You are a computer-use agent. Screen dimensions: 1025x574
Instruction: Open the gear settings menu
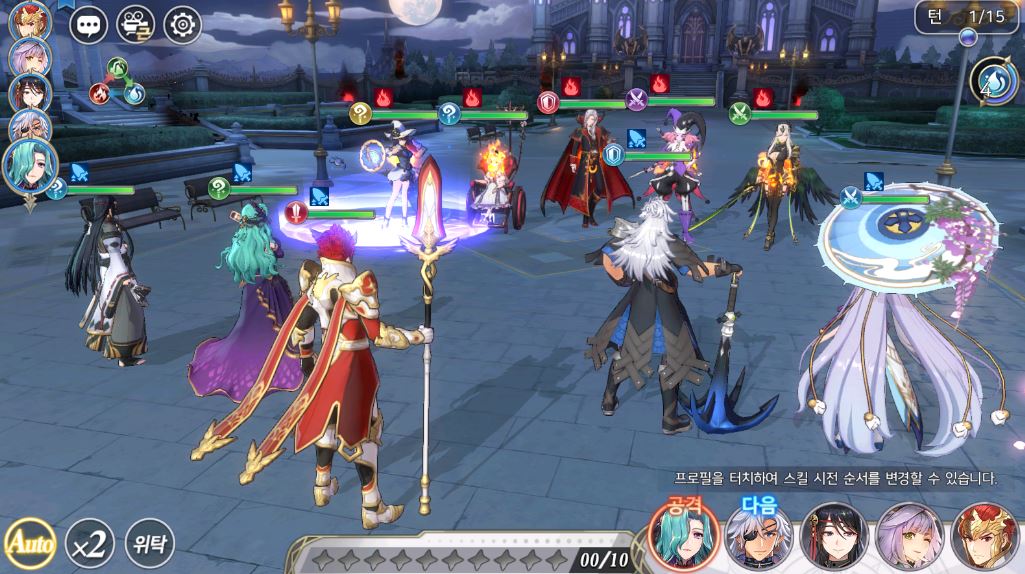(x=182, y=25)
